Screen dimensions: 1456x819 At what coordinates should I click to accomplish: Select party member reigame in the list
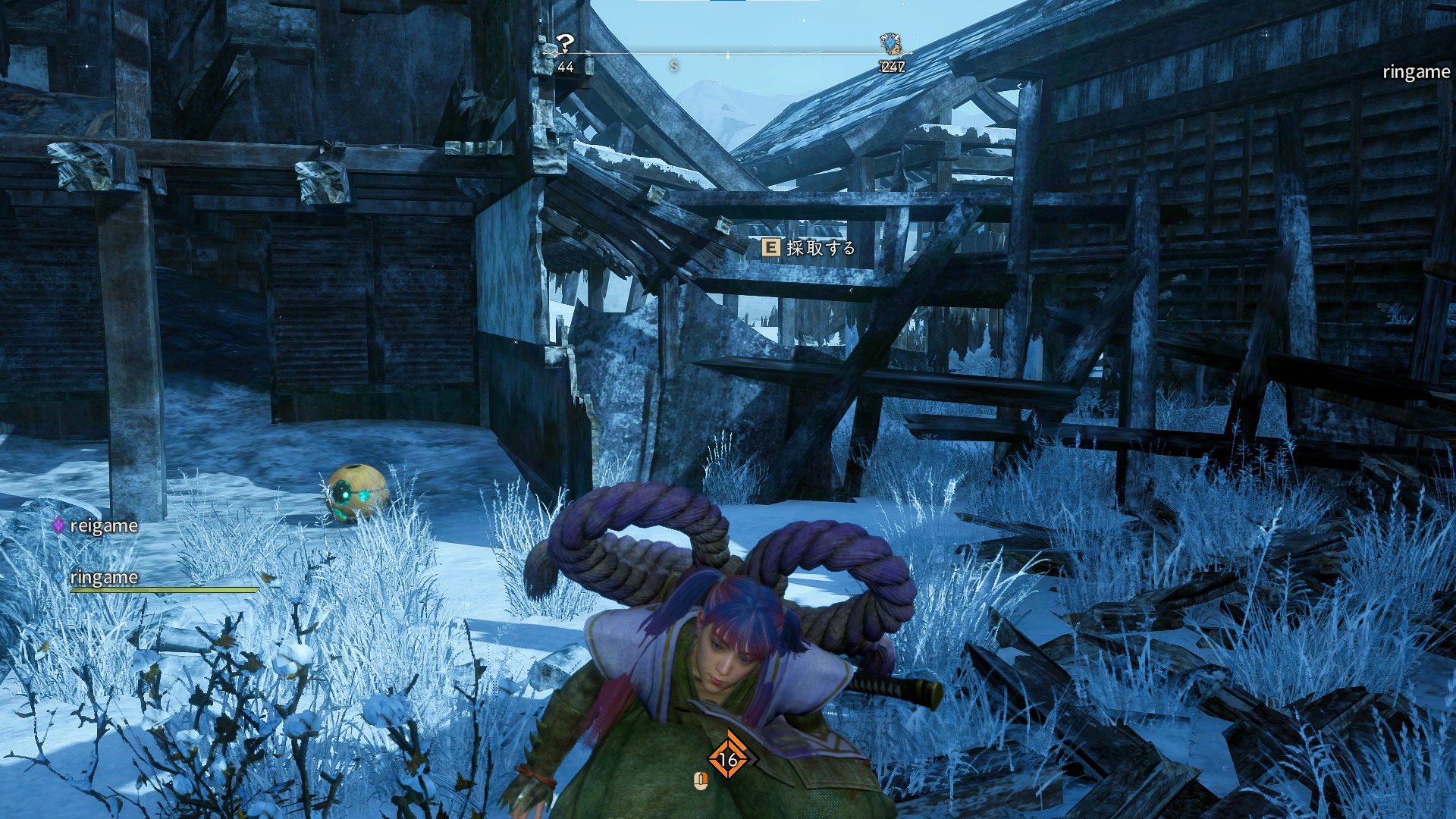pos(103,526)
